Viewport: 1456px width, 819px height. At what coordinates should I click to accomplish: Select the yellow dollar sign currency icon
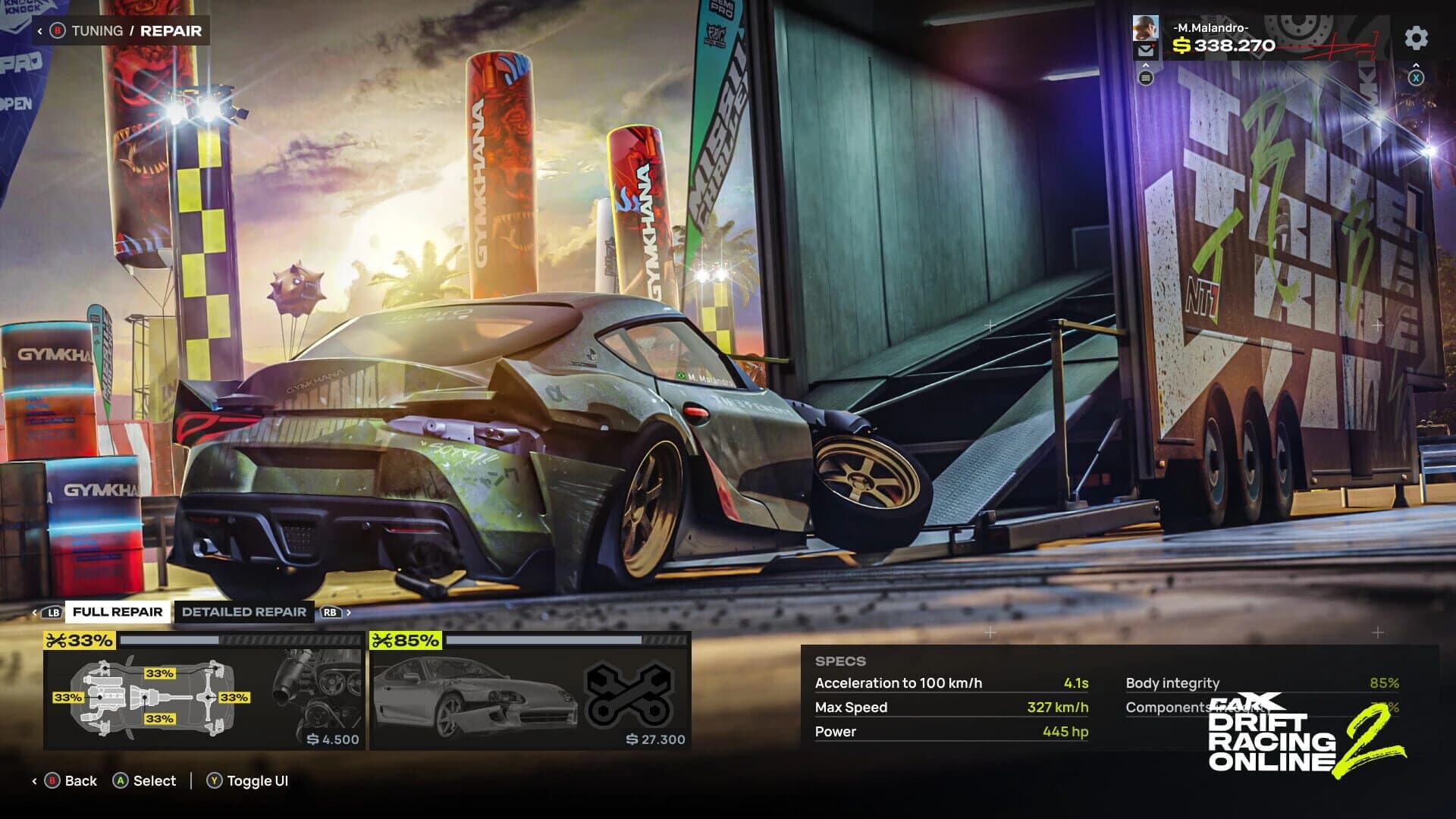(x=1181, y=45)
